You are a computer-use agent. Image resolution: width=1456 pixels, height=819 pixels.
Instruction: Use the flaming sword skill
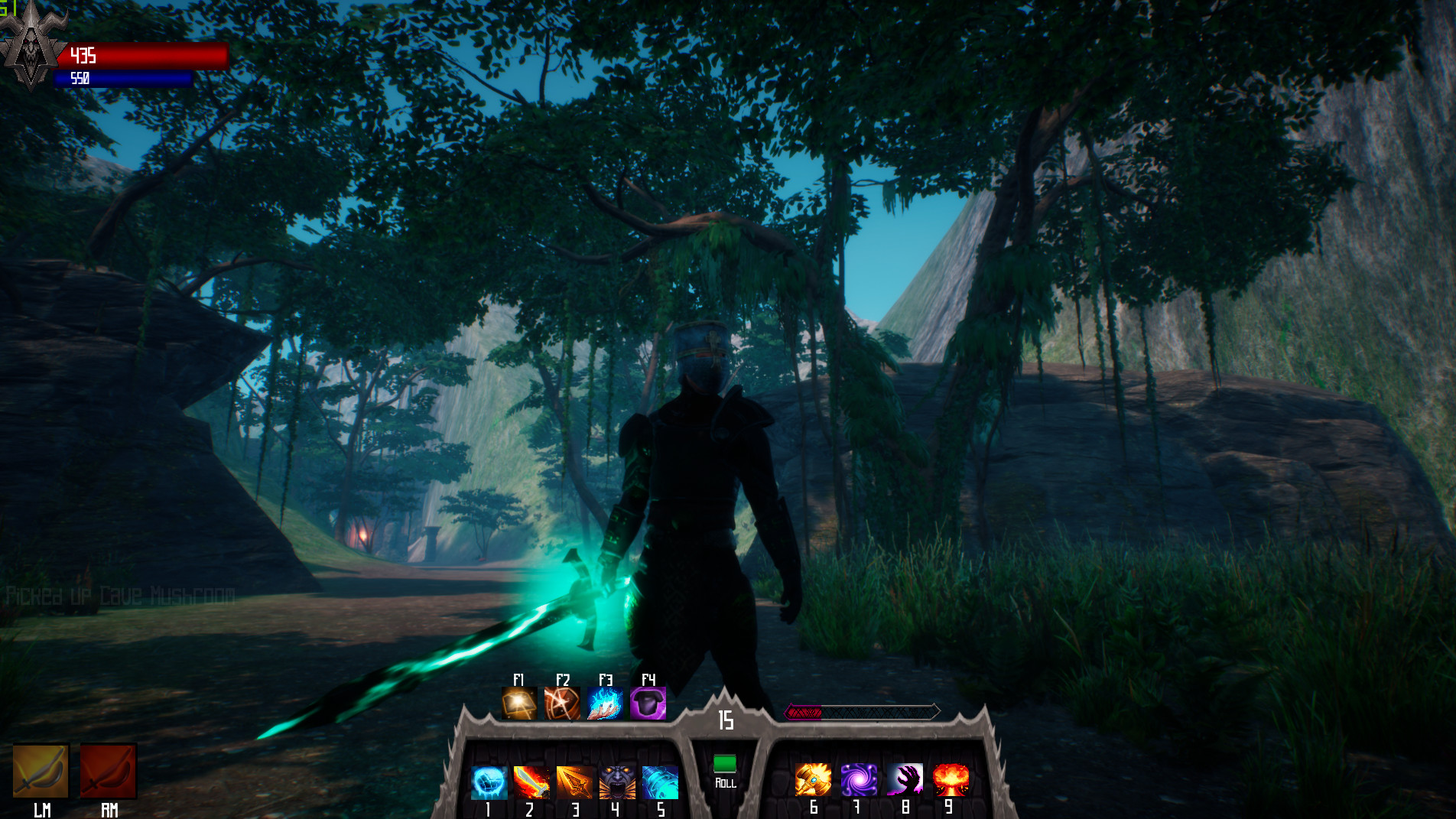531,782
